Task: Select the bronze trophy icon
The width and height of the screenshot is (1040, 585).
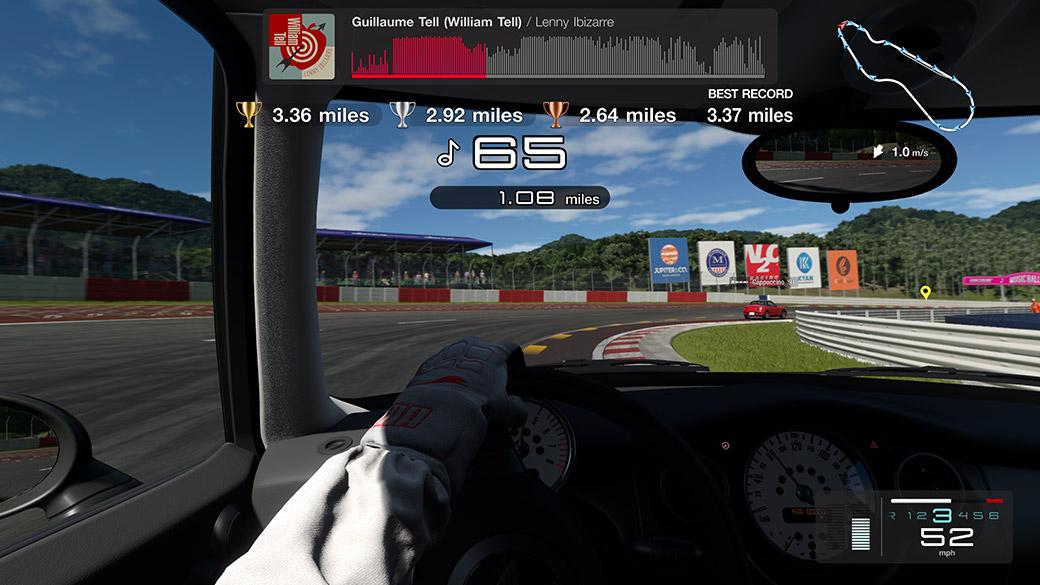Action: (555, 114)
